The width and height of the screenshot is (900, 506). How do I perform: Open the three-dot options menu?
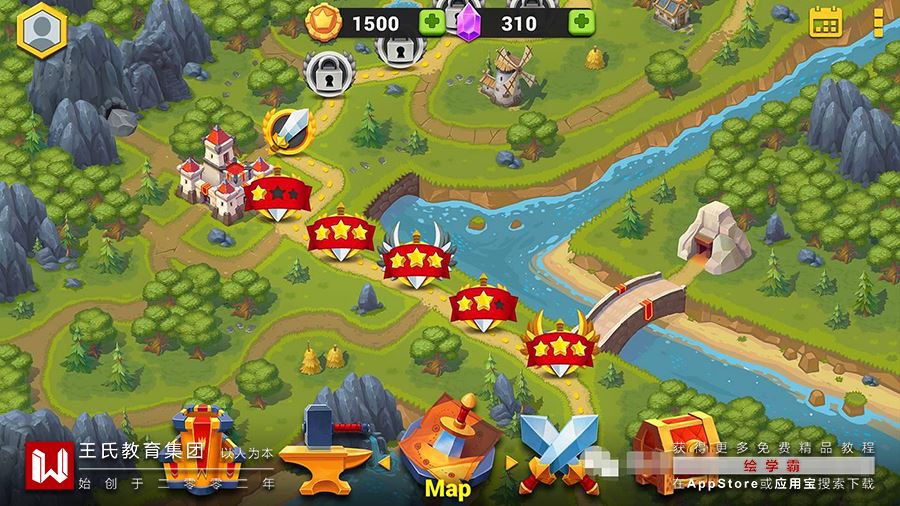878,22
